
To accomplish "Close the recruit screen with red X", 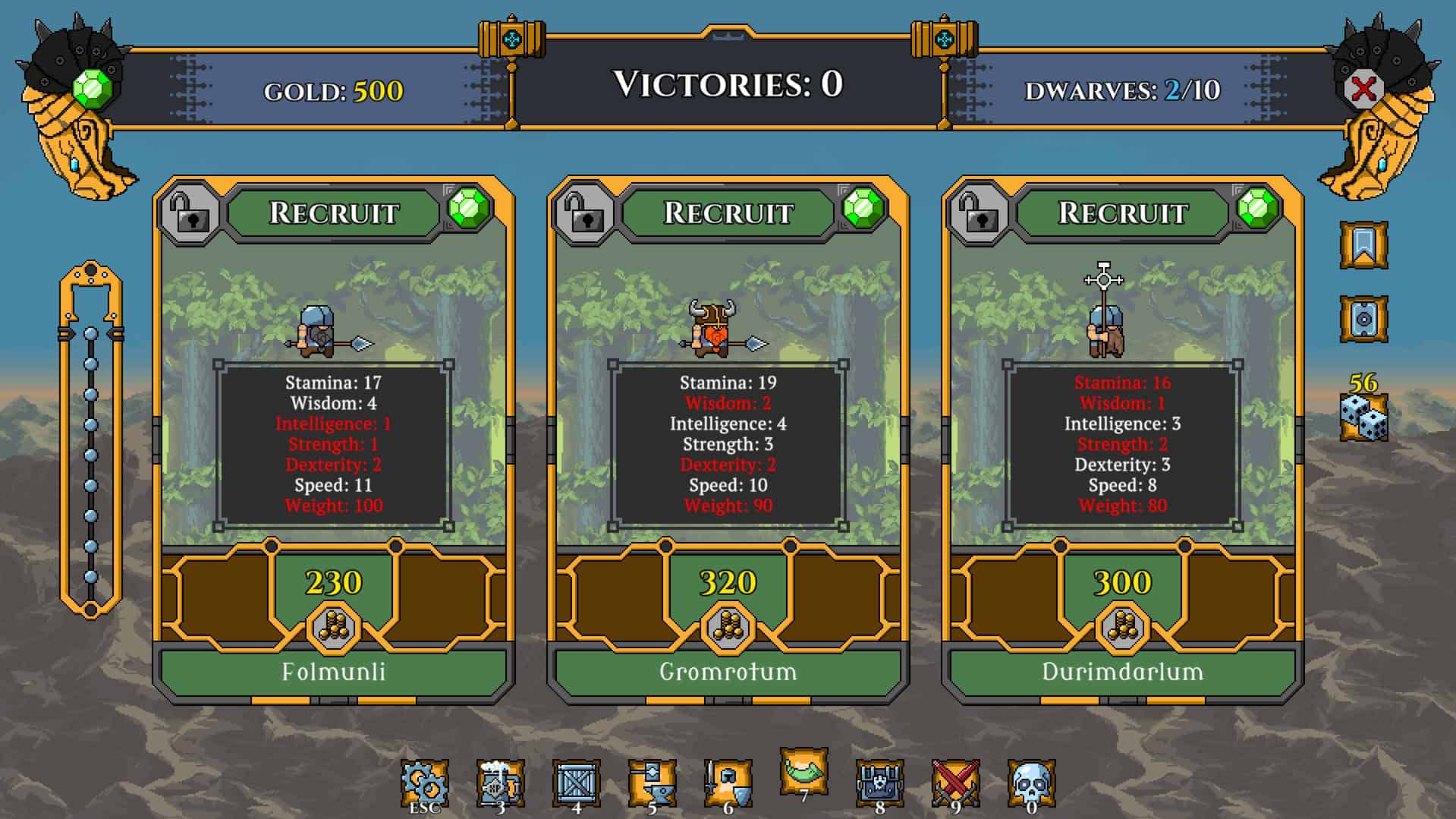I will click(1363, 89).
